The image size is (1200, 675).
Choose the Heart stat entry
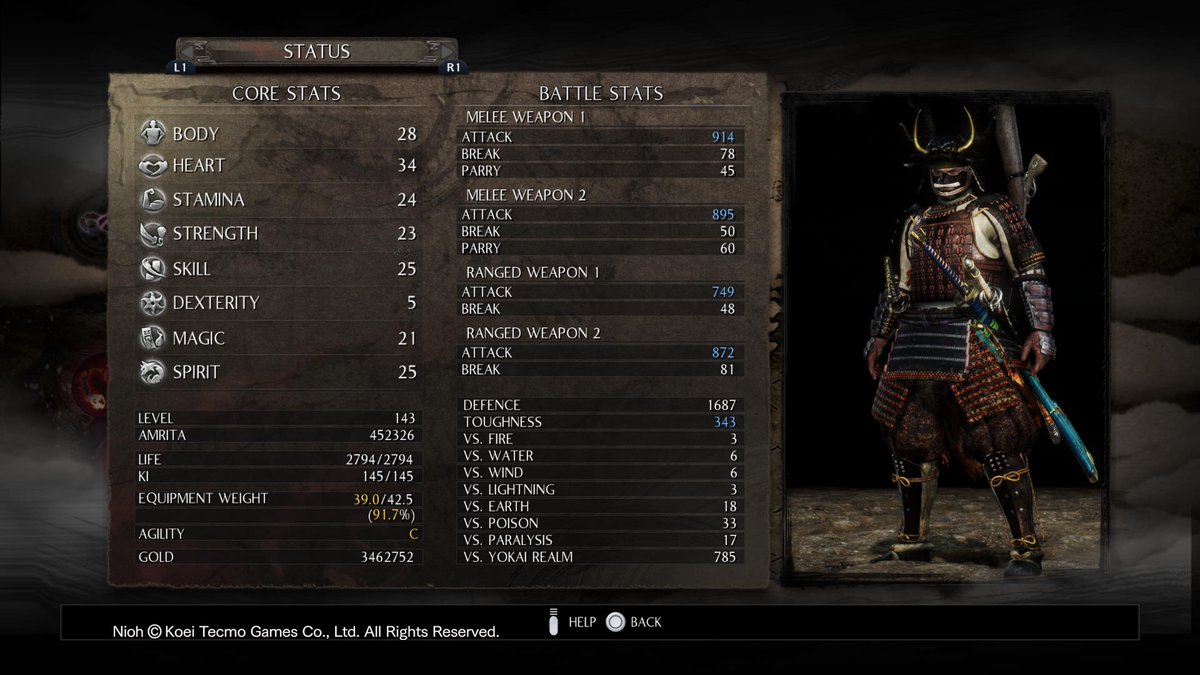pos(277,166)
